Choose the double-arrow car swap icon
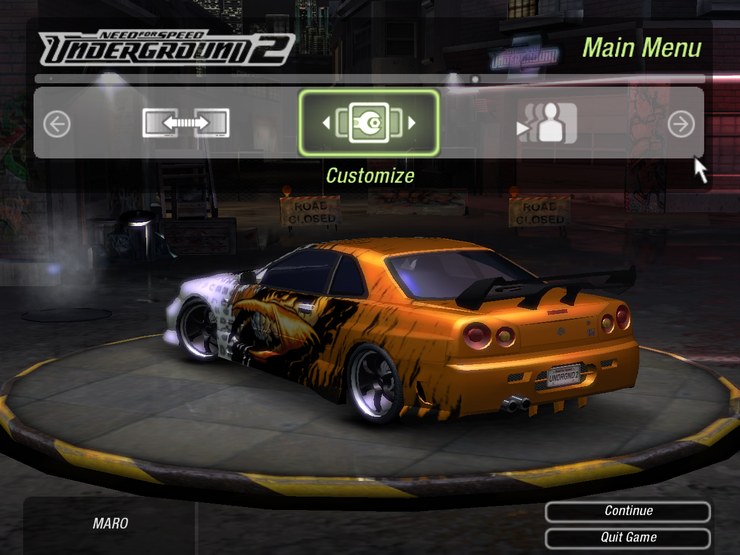This screenshot has height=555, width=740. 185,123
